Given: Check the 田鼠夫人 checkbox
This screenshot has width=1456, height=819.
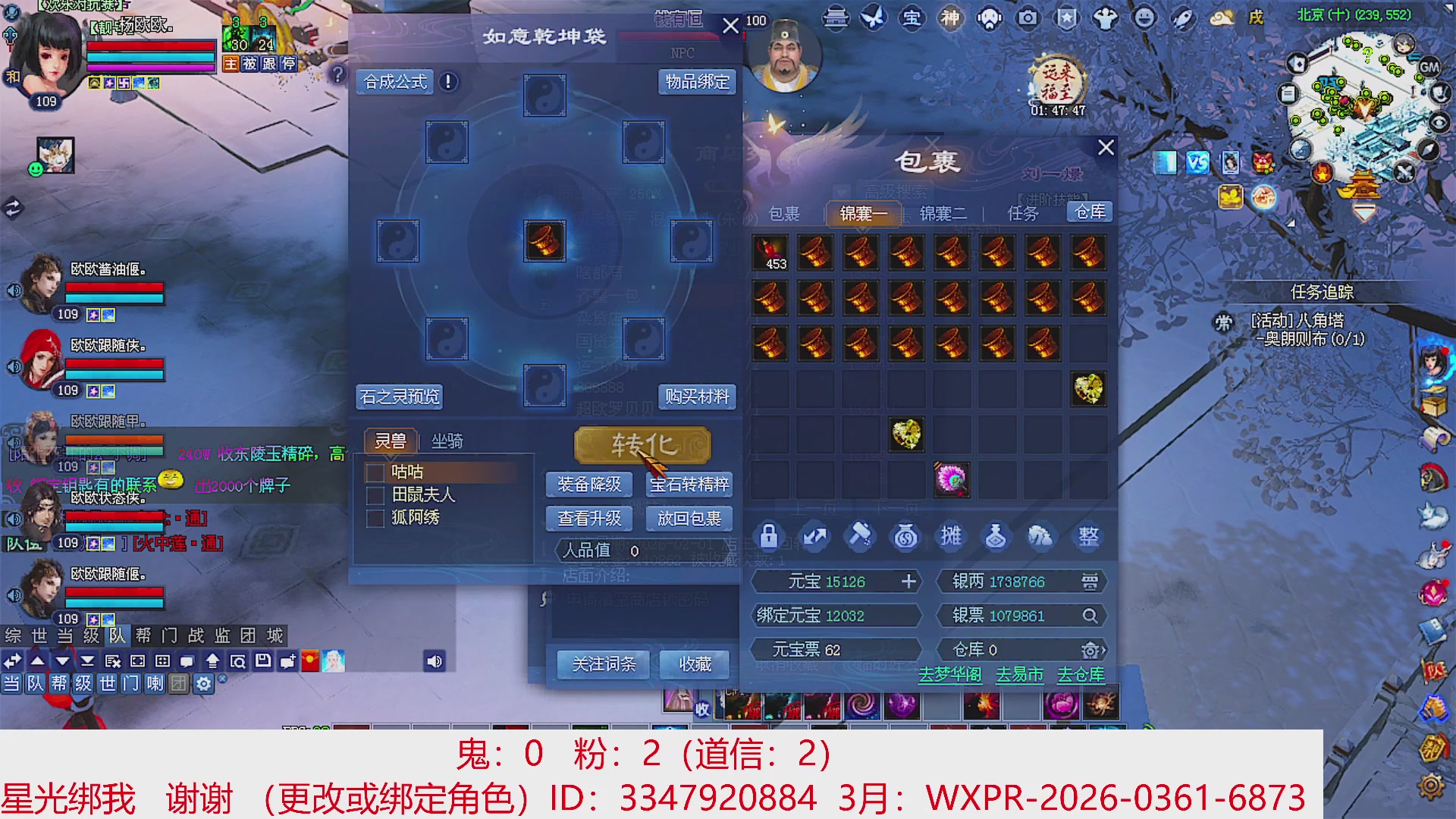Looking at the screenshot, I should (x=374, y=494).
